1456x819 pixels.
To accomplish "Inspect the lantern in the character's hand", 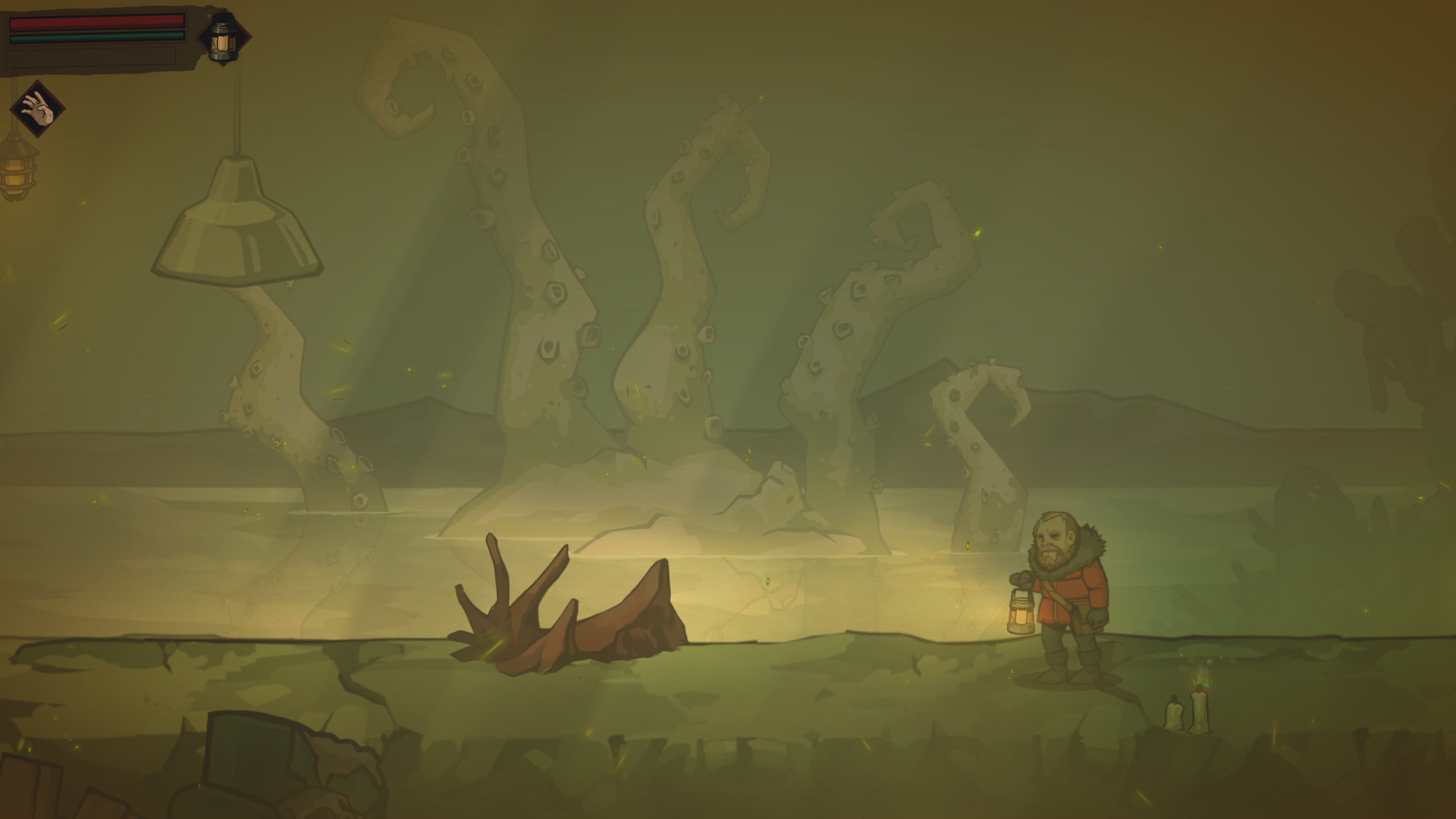I will pyautogui.click(x=1021, y=613).
